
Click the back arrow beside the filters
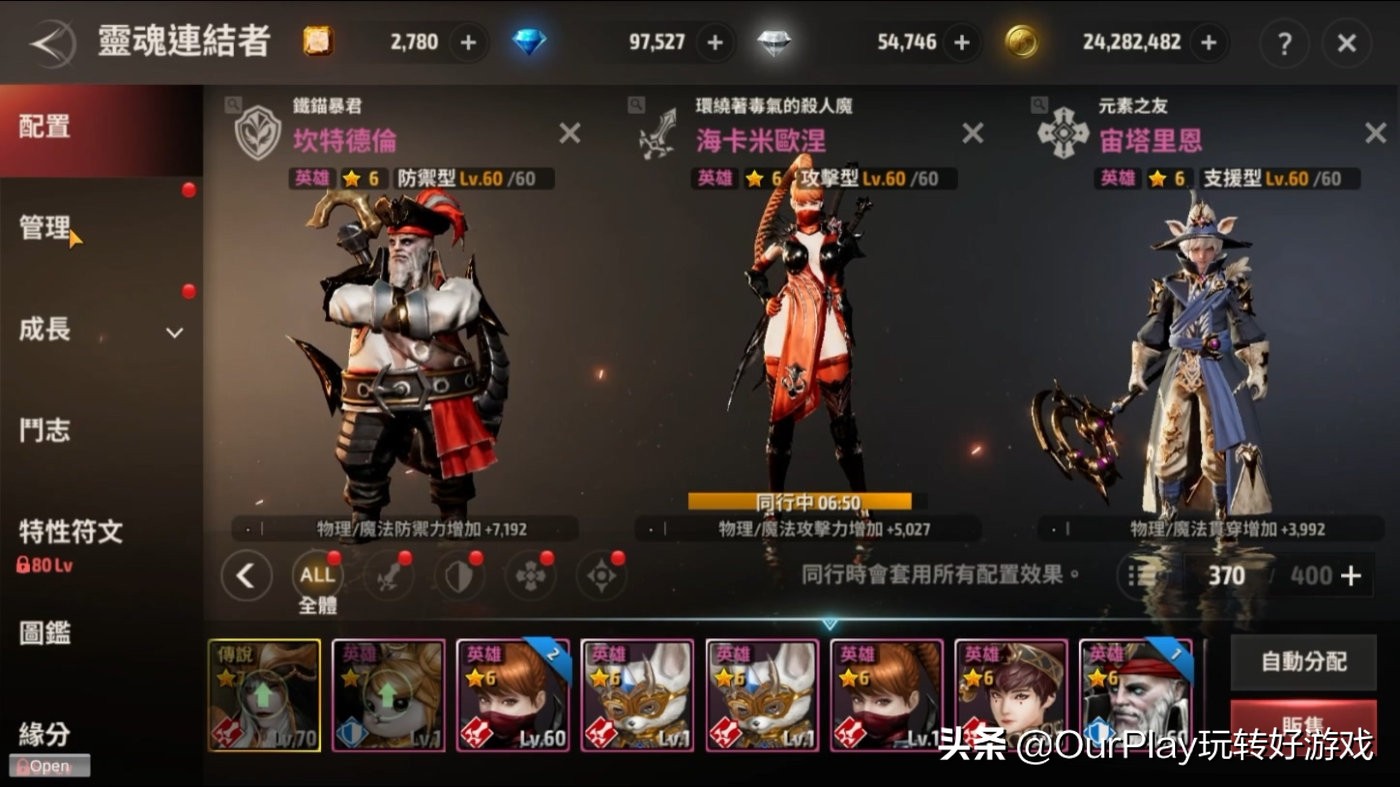click(x=247, y=577)
